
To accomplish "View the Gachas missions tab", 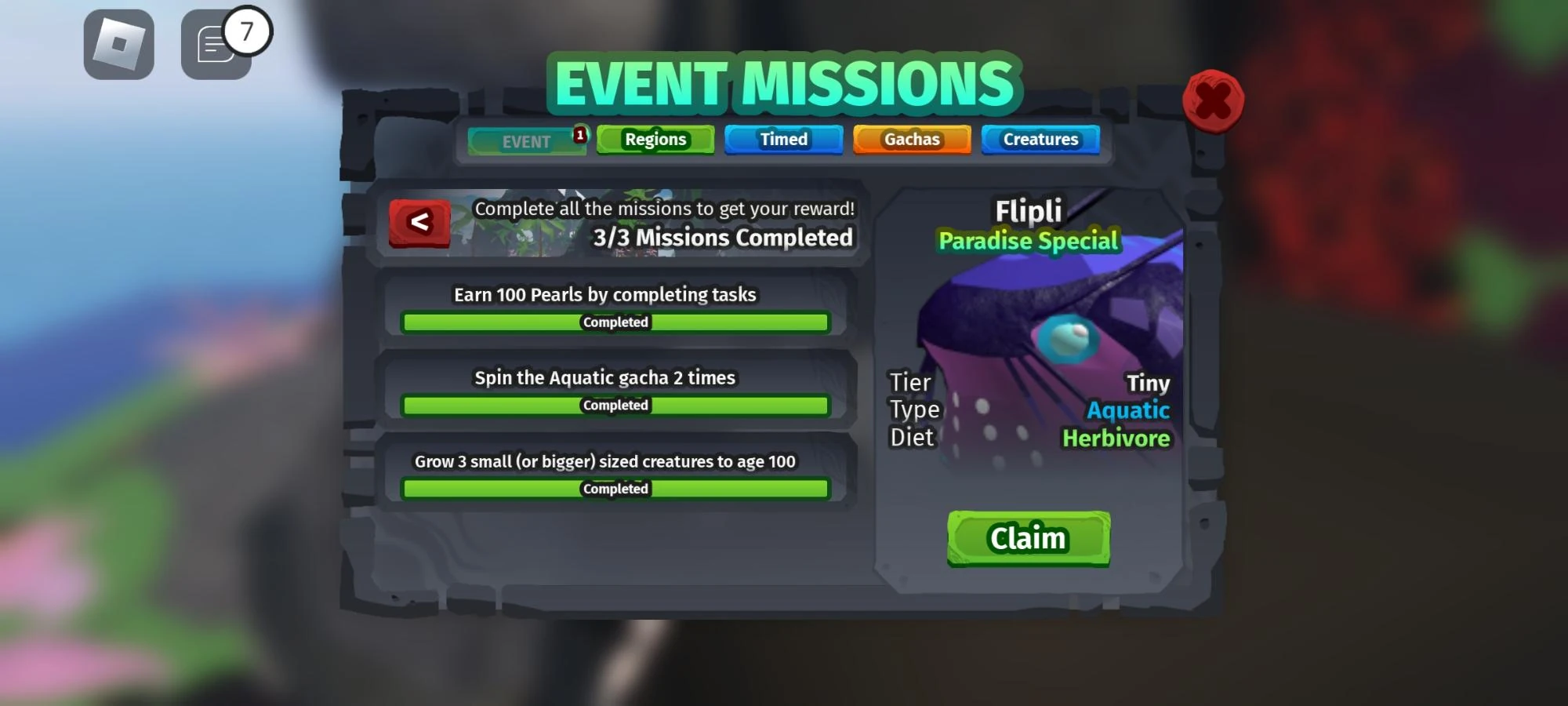I will [x=912, y=139].
